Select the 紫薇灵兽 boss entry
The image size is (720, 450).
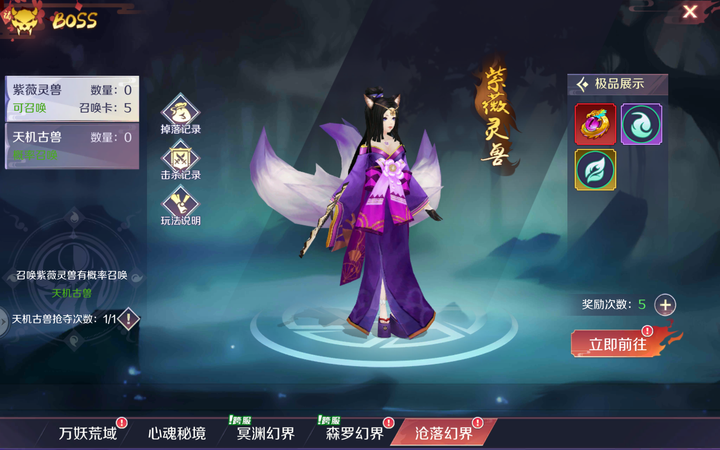pos(71,98)
